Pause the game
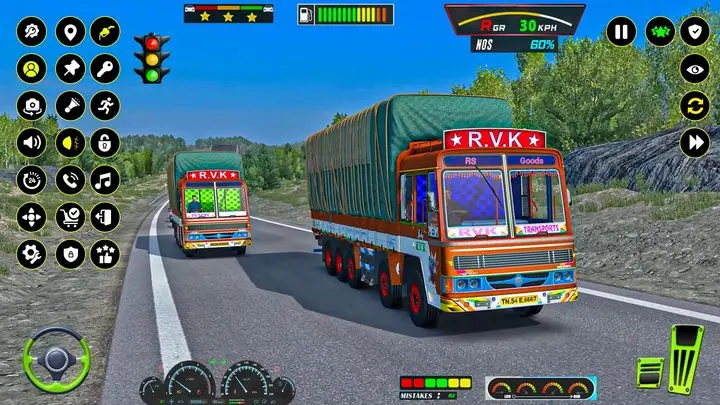The height and width of the screenshot is (405, 720). point(621,31)
